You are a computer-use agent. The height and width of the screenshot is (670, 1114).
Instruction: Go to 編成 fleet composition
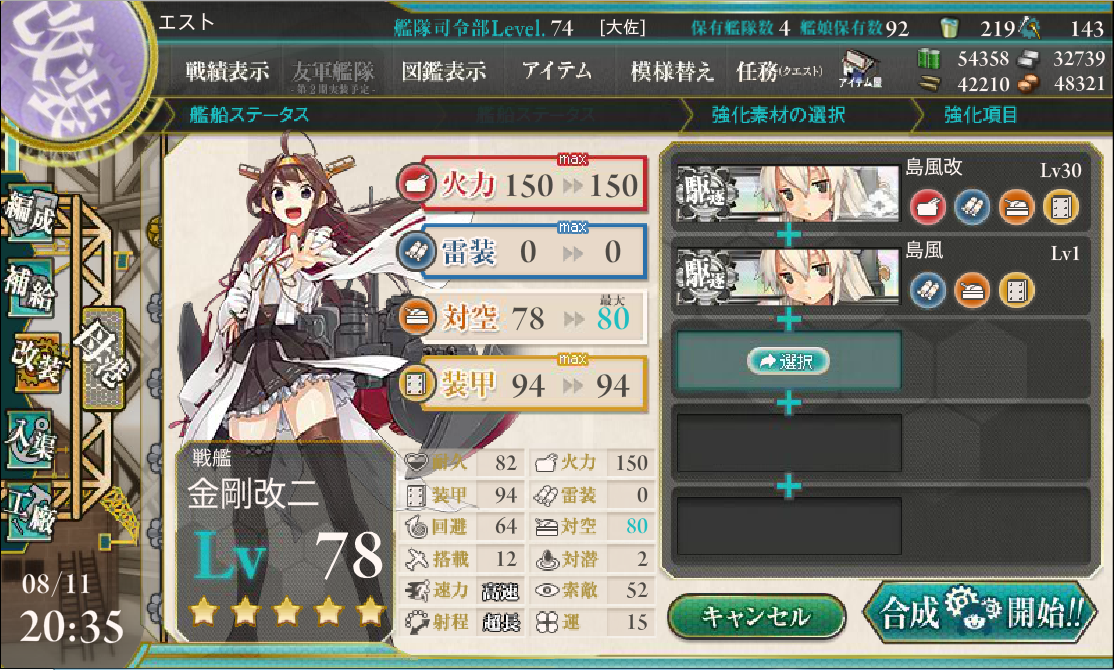(32, 214)
